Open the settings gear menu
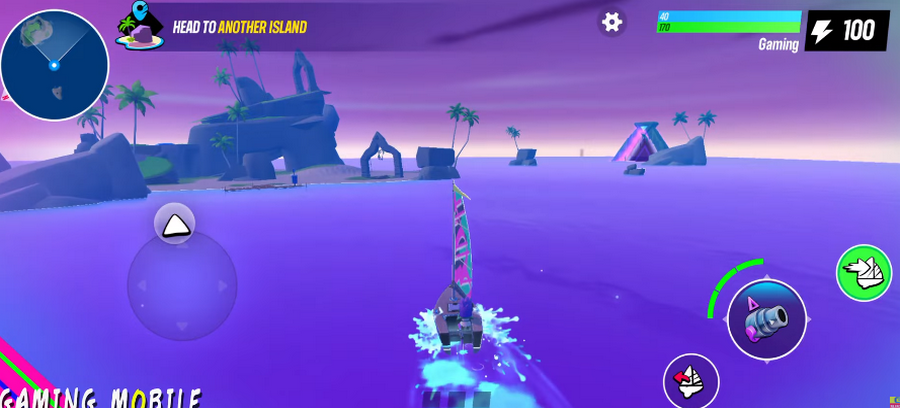 [x=612, y=22]
